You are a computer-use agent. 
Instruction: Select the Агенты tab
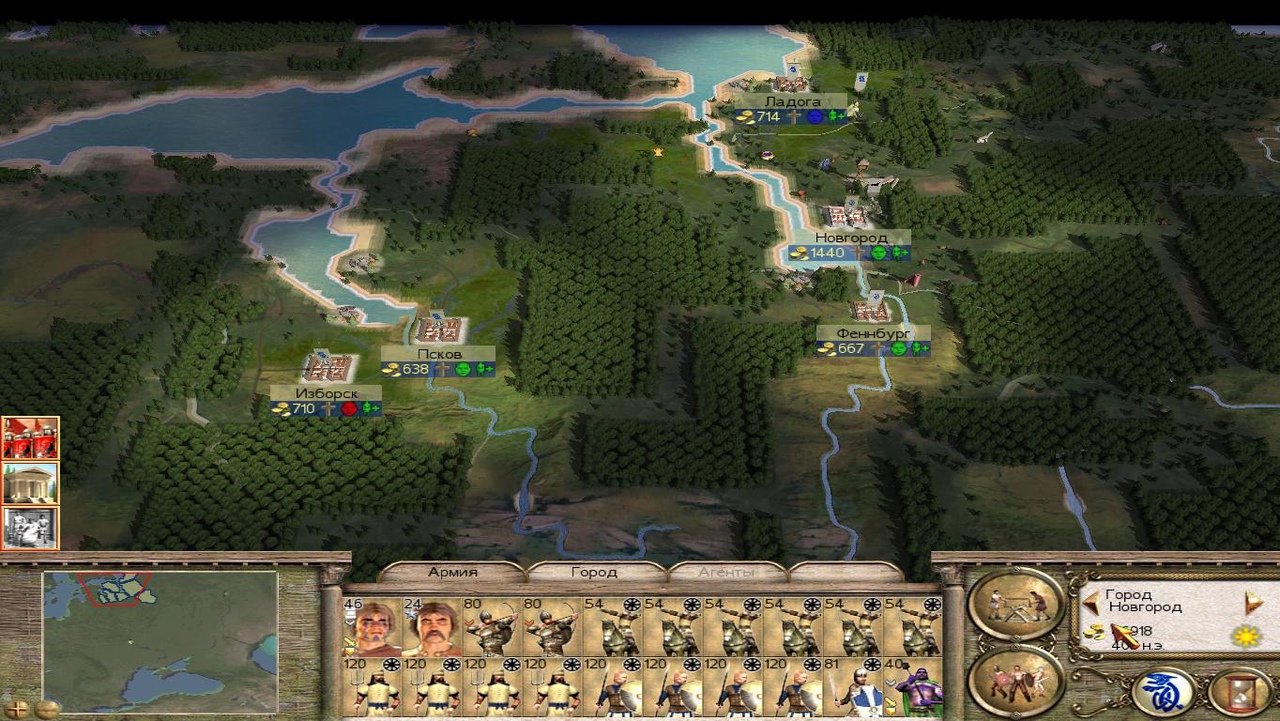(726, 572)
